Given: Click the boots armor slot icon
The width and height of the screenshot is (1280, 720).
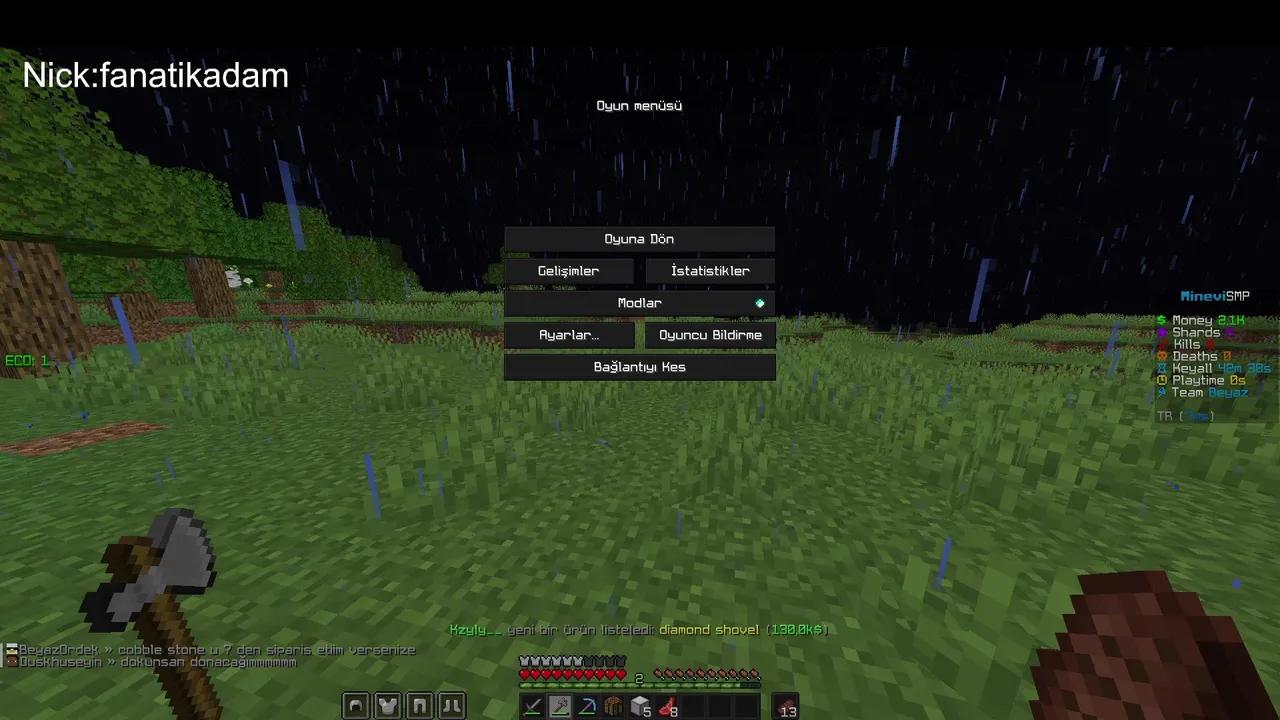Looking at the screenshot, I should pyautogui.click(x=451, y=705).
